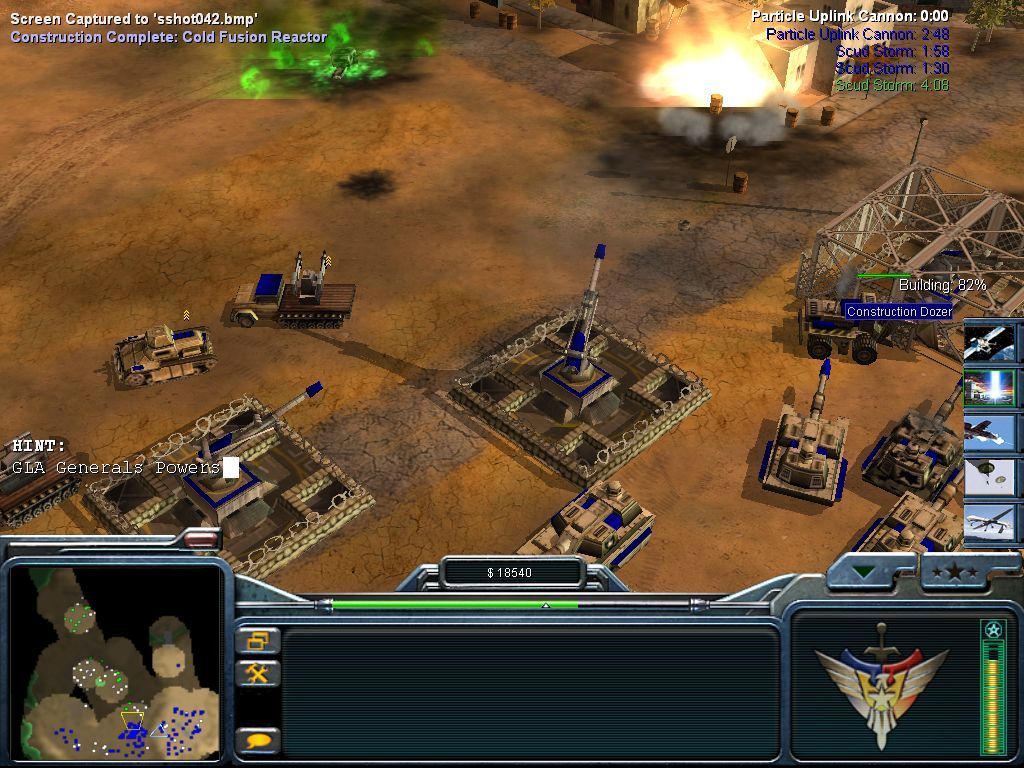The width and height of the screenshot is (1024, 768).
Task: Select idle worker with crossed tools button
Action: (258, 673)
